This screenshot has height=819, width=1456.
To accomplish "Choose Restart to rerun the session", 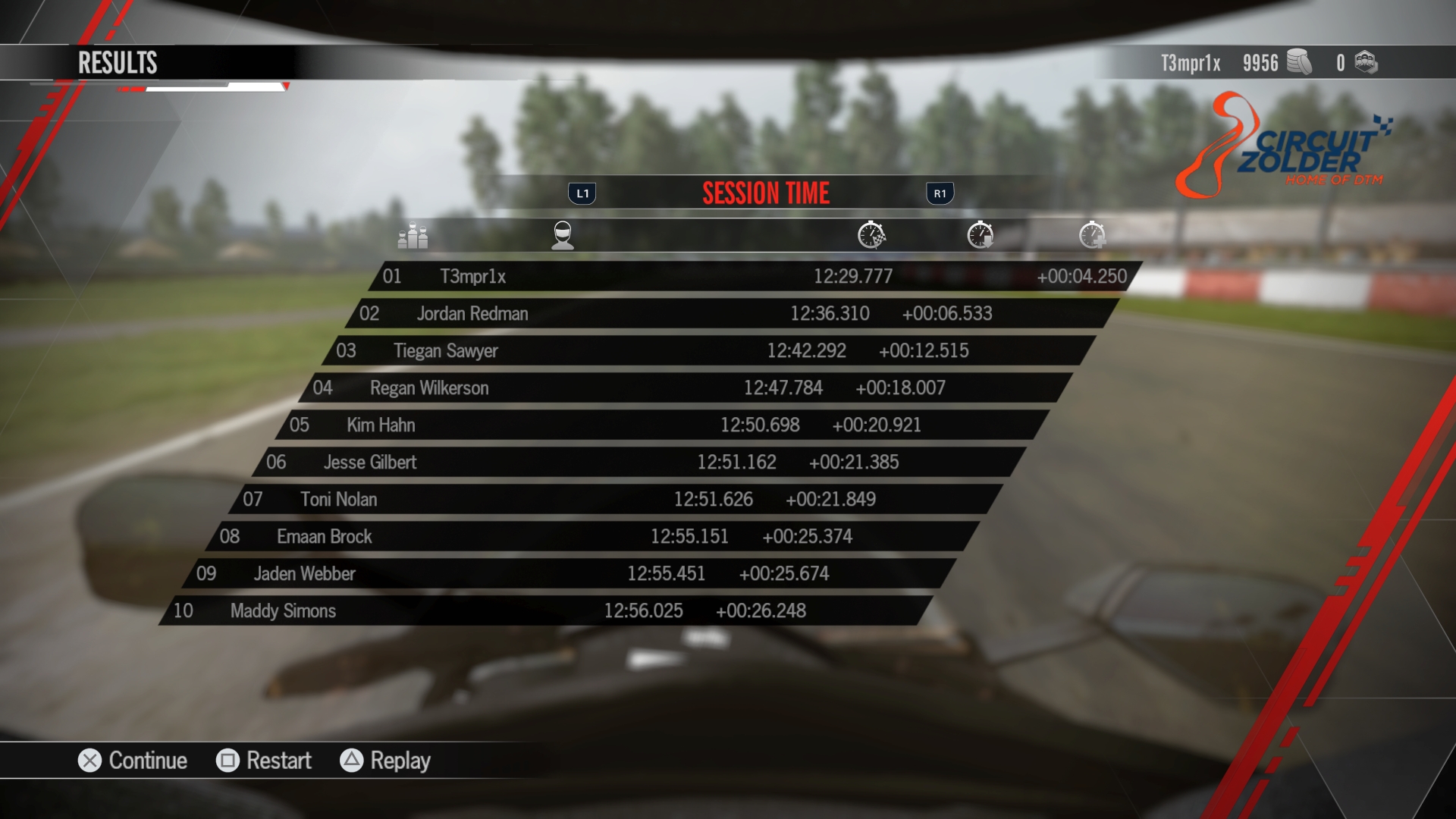I will point(278,761).
